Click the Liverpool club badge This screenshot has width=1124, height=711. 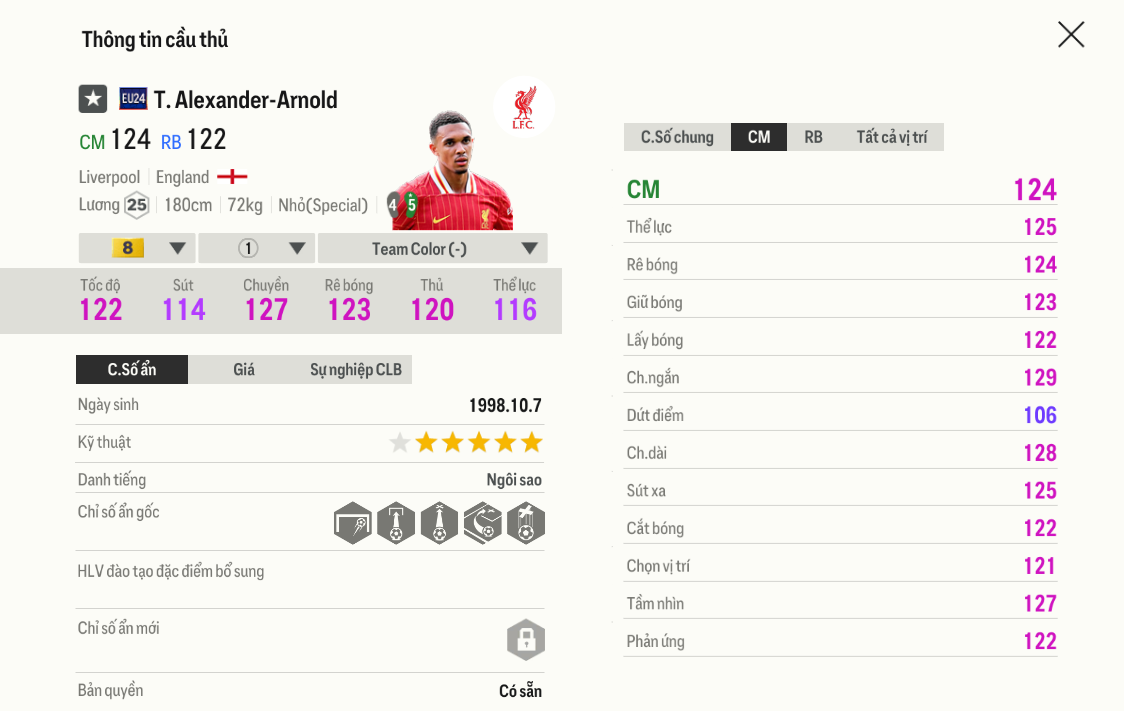[x=523, y=107]
